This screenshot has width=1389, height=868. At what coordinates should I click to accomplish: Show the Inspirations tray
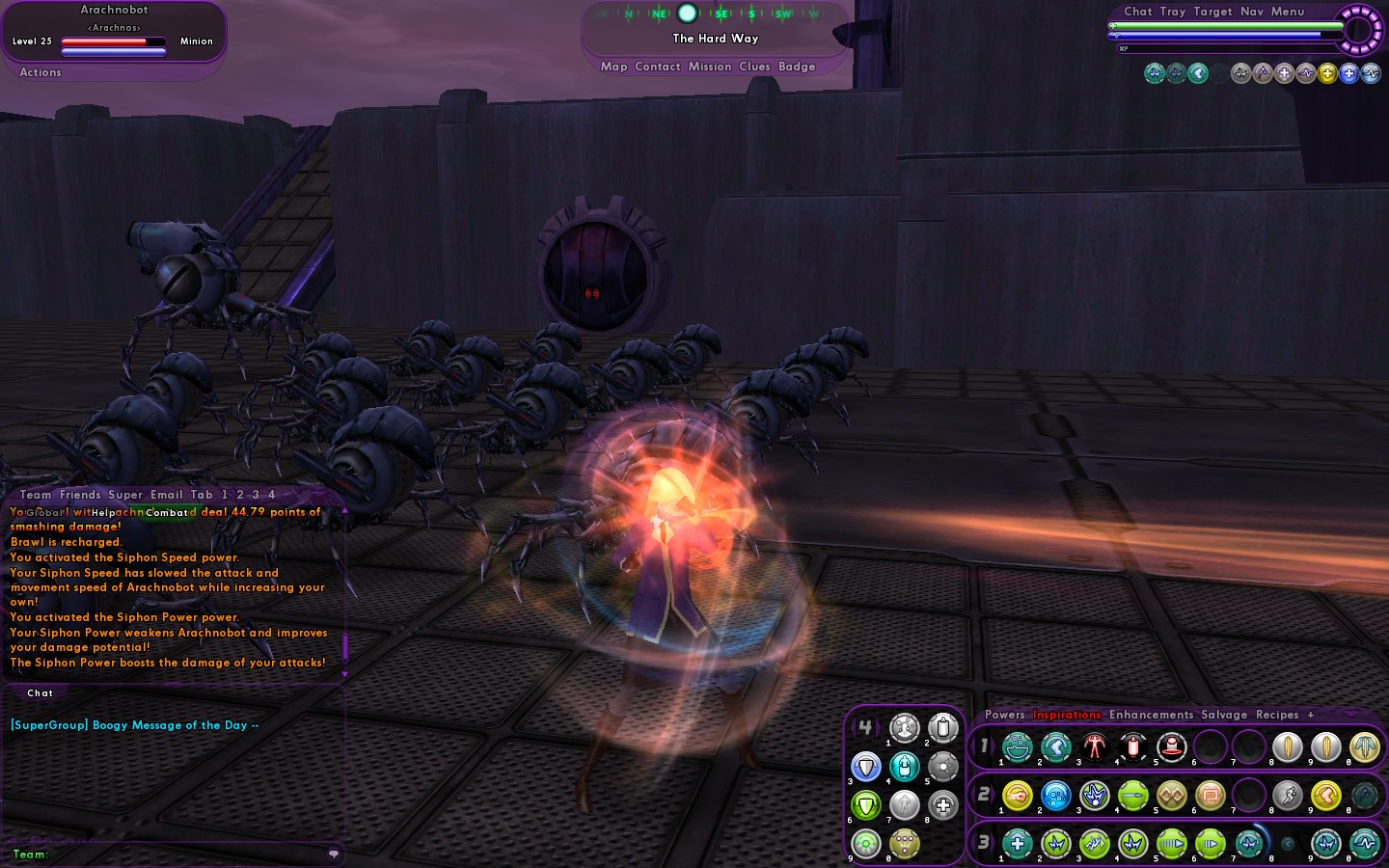pyautogui.click(x=1067, y=715)
